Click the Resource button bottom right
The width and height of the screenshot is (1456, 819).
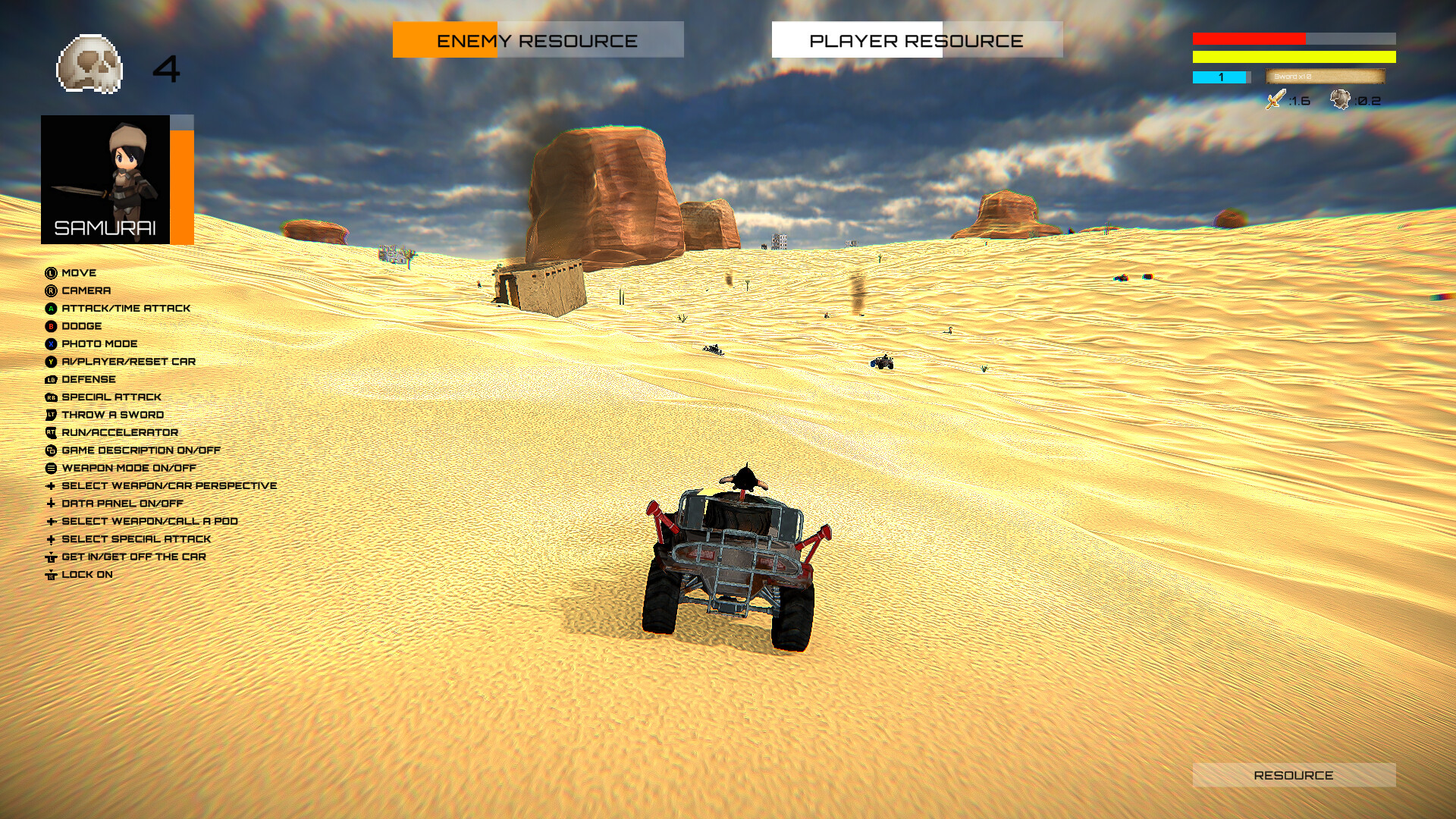(1294, 775)
